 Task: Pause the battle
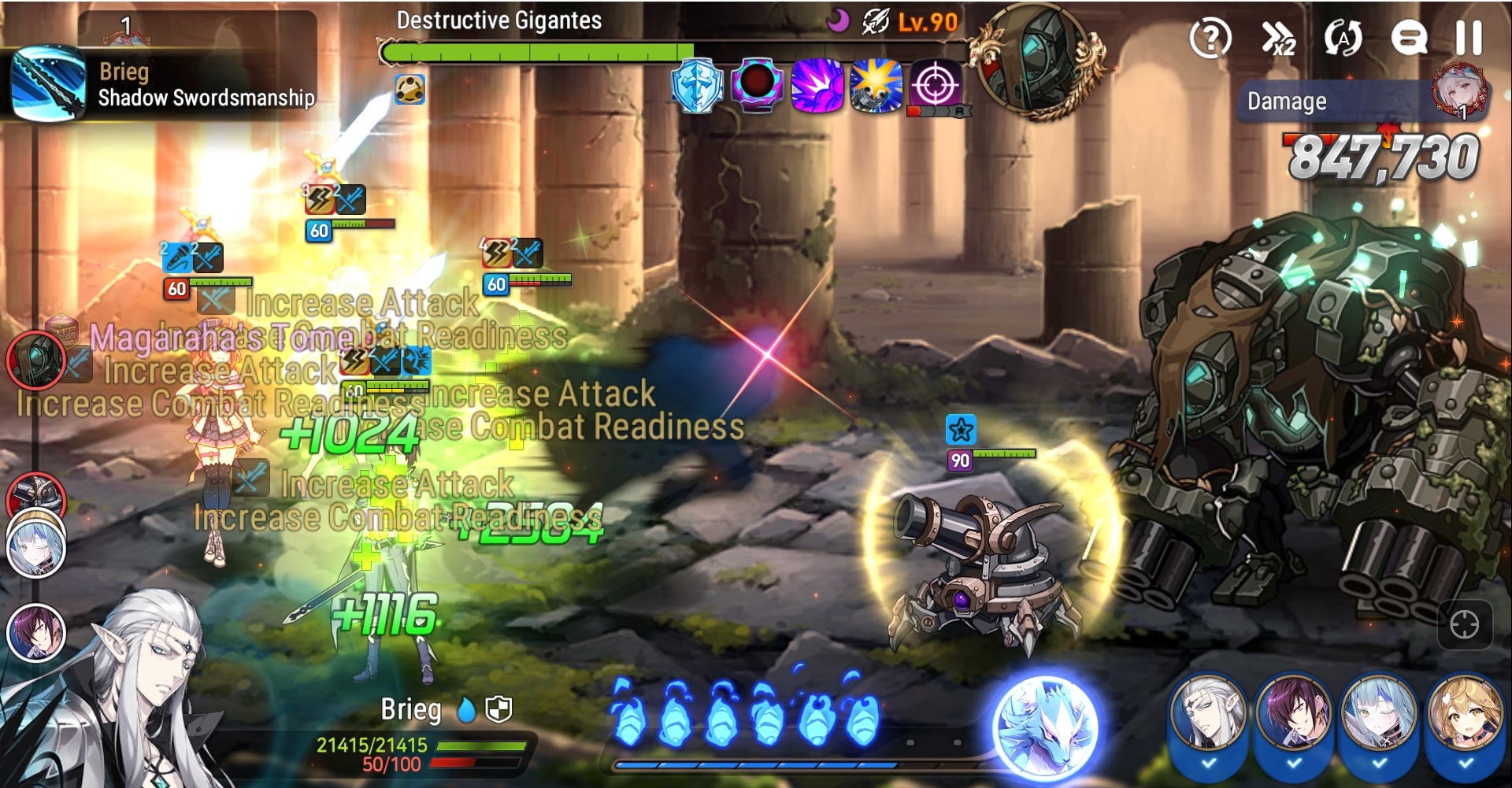tap(1469, 37)
